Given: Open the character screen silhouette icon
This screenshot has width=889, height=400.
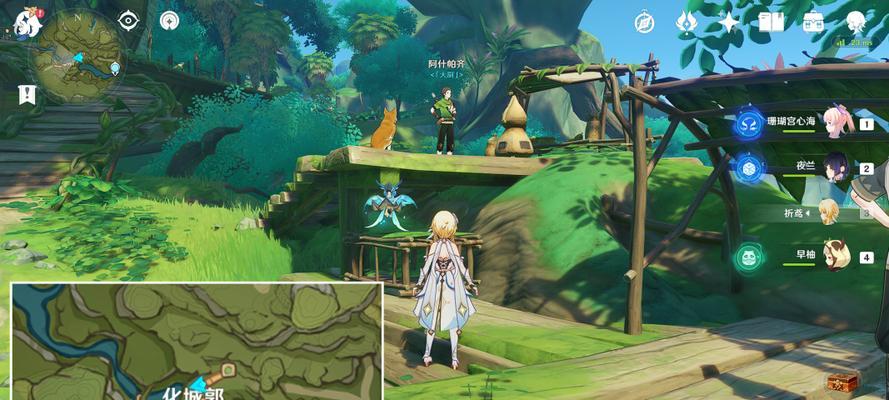Looking at the screenshot, I should click(x=855, y=22).
